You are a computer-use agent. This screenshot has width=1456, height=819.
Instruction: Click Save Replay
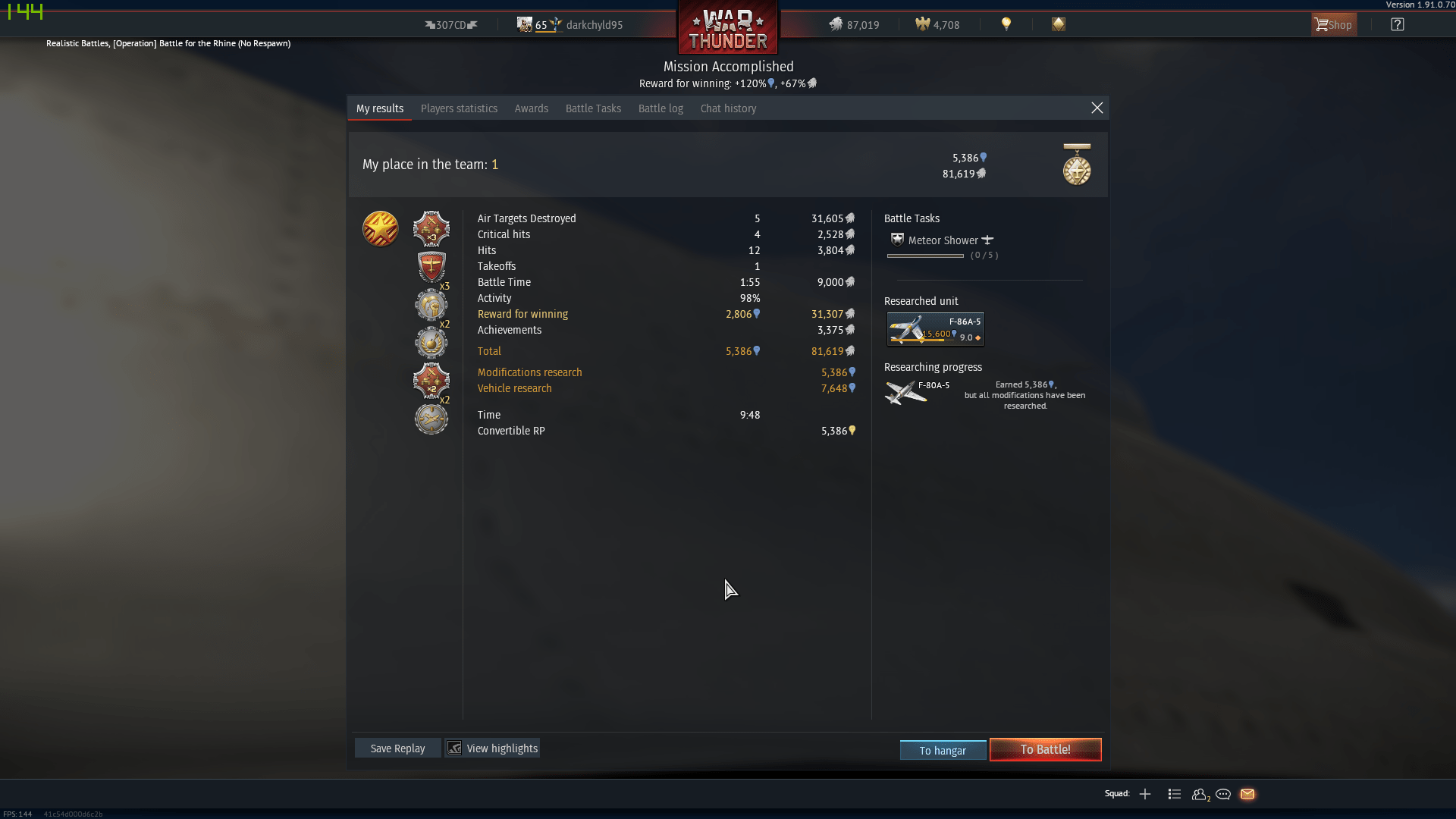397,748
